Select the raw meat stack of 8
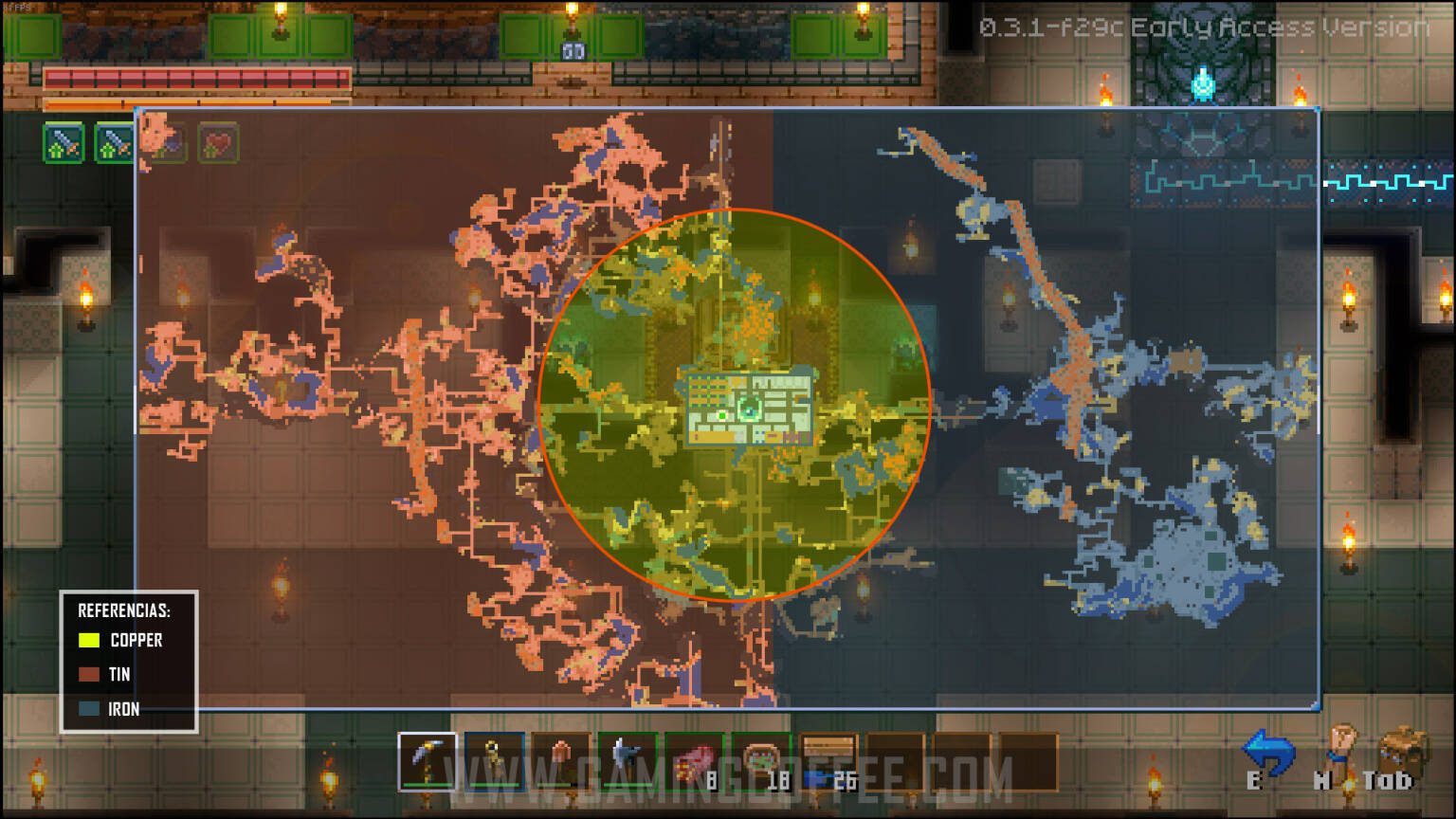Image resolution: width=1456 pixels, height=819 pixels. (x=694, y=760)
